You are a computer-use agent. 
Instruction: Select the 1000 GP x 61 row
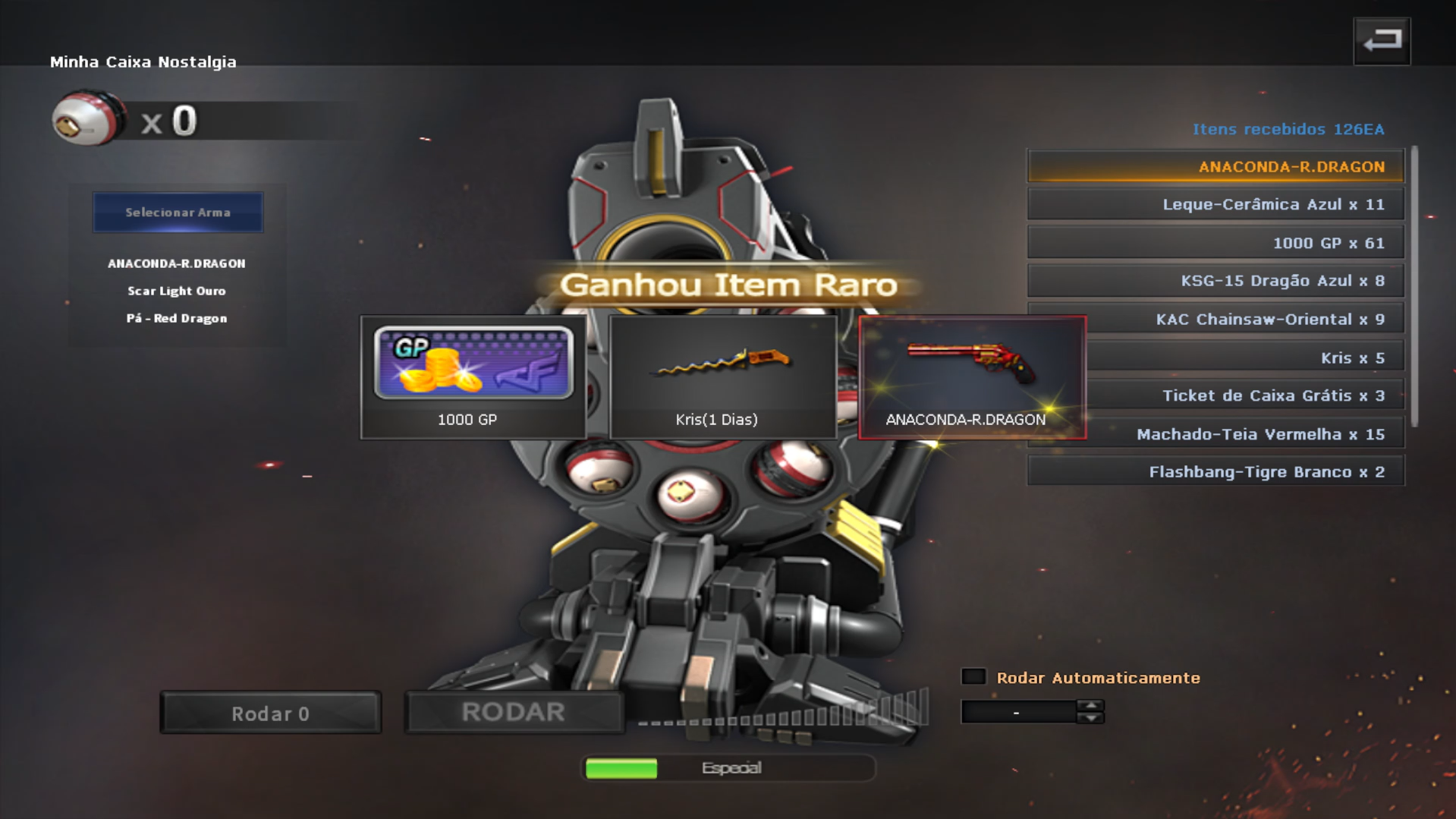[x=1215, y=243]
